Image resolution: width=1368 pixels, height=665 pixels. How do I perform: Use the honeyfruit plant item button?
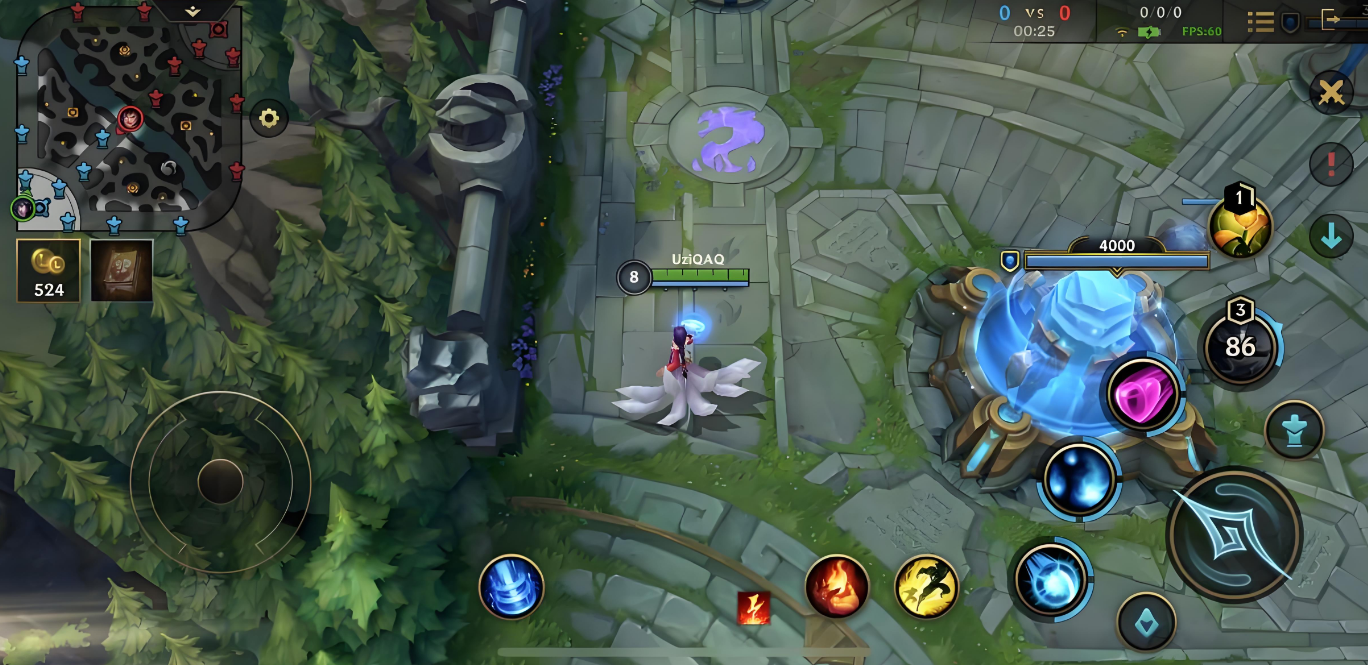point(1240,224)
